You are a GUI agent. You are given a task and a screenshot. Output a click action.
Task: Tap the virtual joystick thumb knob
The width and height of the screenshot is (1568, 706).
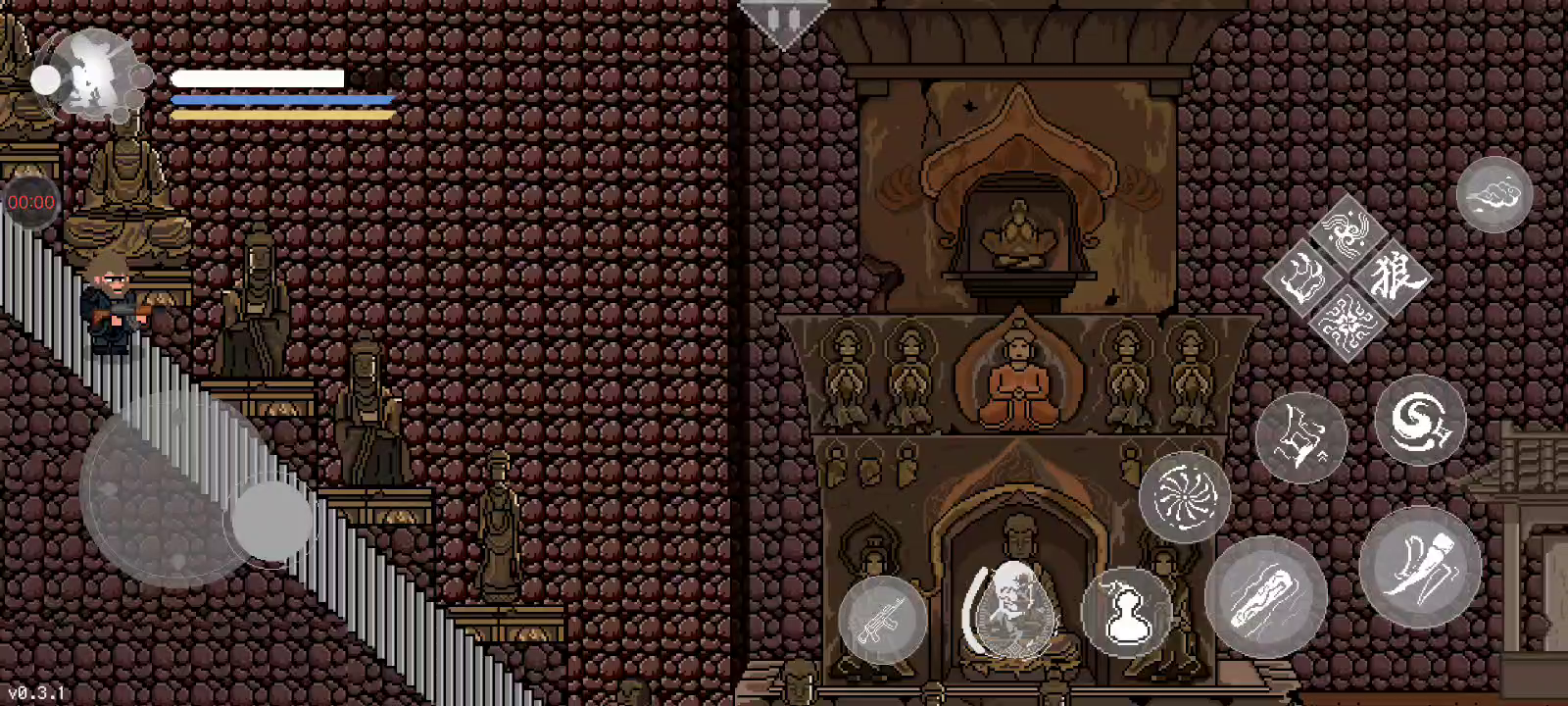coord(271,520)
